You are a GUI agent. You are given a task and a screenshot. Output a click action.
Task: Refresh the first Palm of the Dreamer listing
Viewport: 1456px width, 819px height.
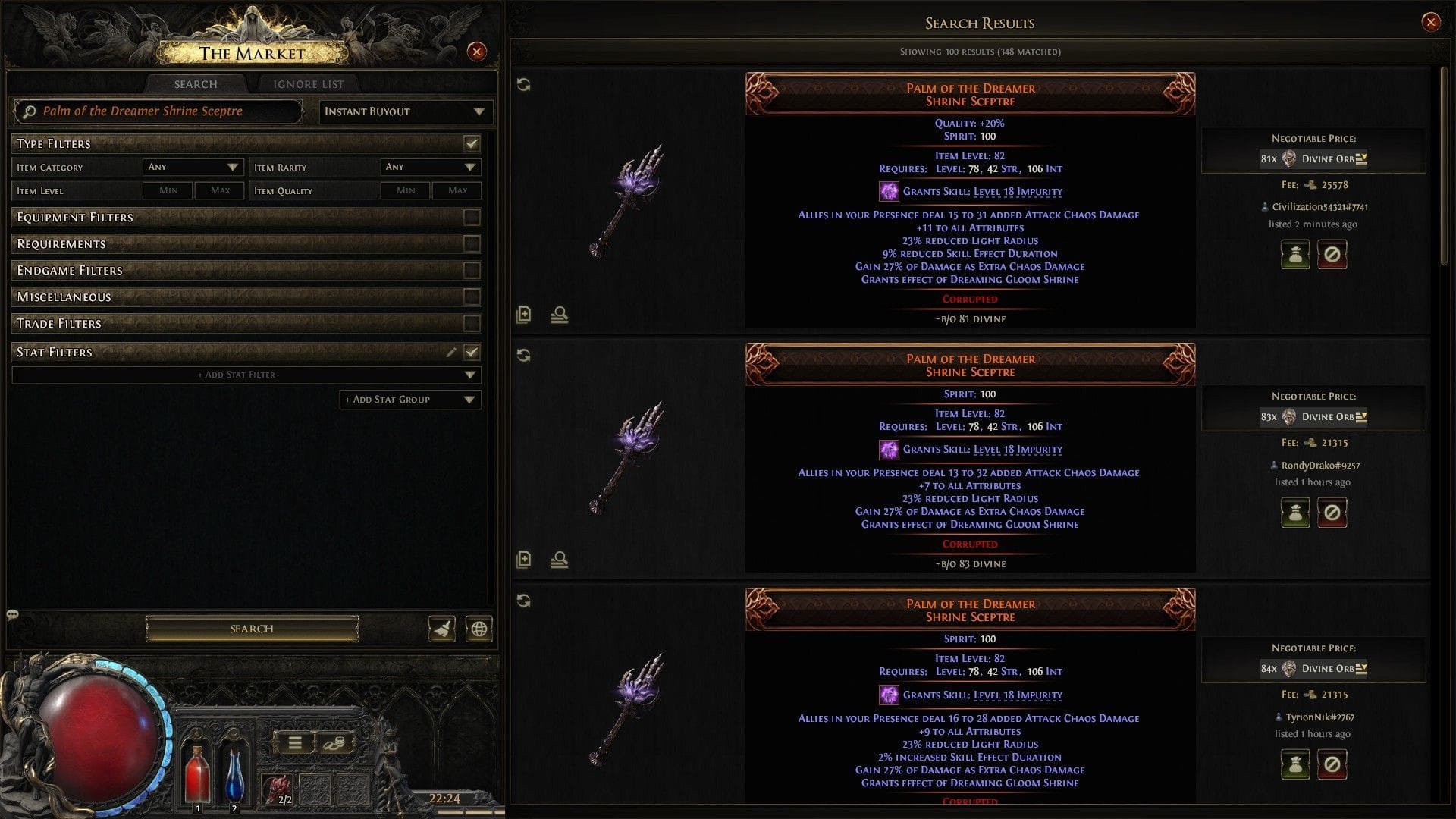tap(524, 86)
